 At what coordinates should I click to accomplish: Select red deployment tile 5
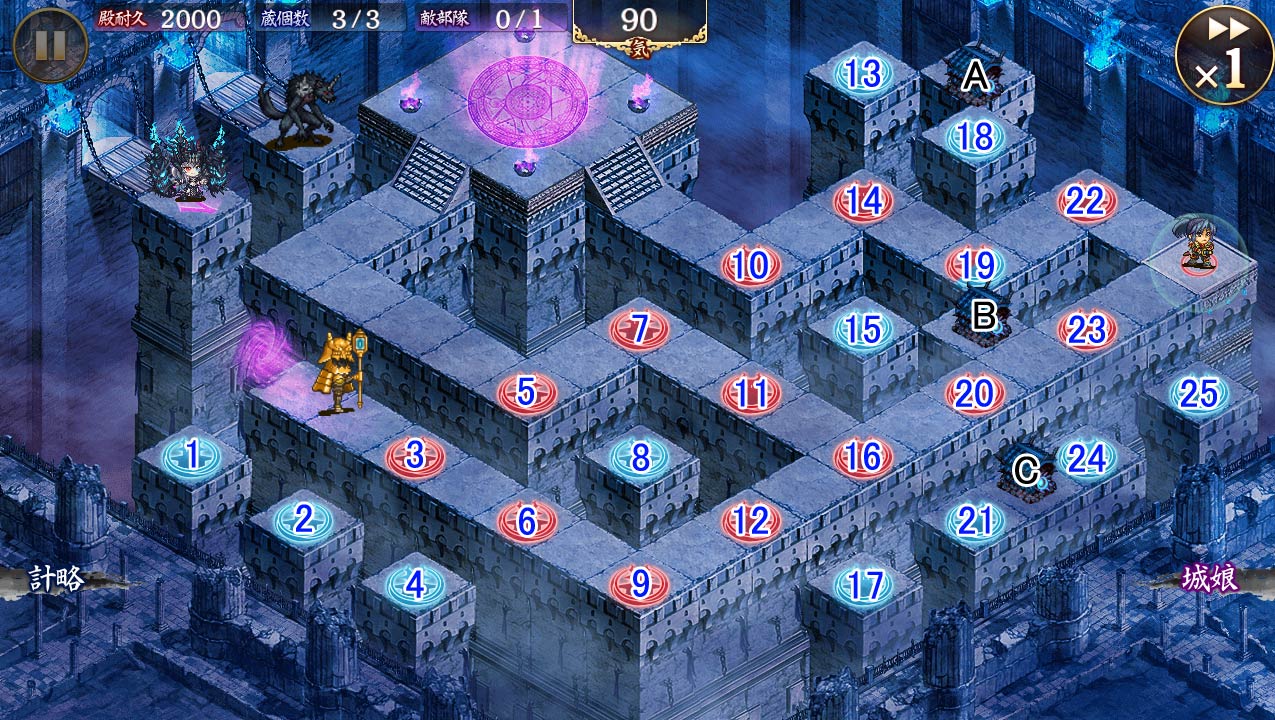527,393
